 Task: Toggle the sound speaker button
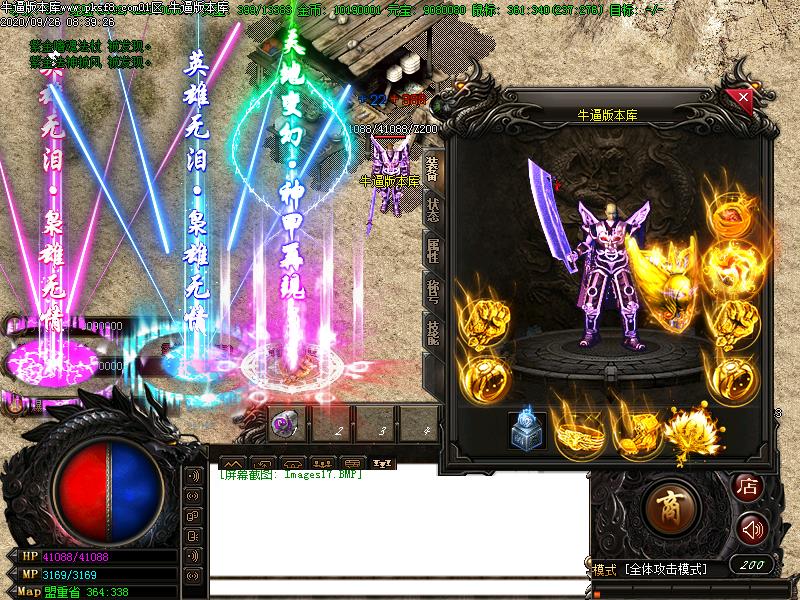752,529
